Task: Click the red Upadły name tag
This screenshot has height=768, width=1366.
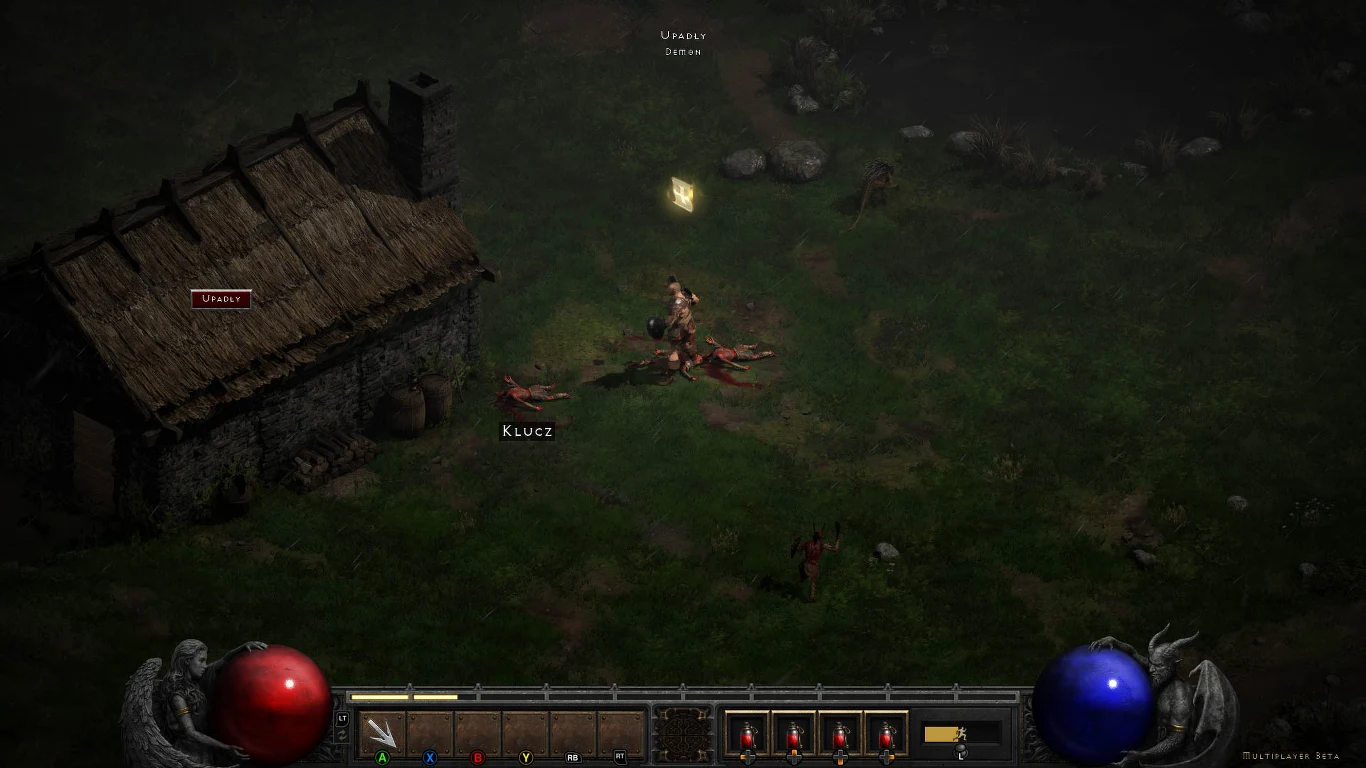Action: tap(221, 299)
